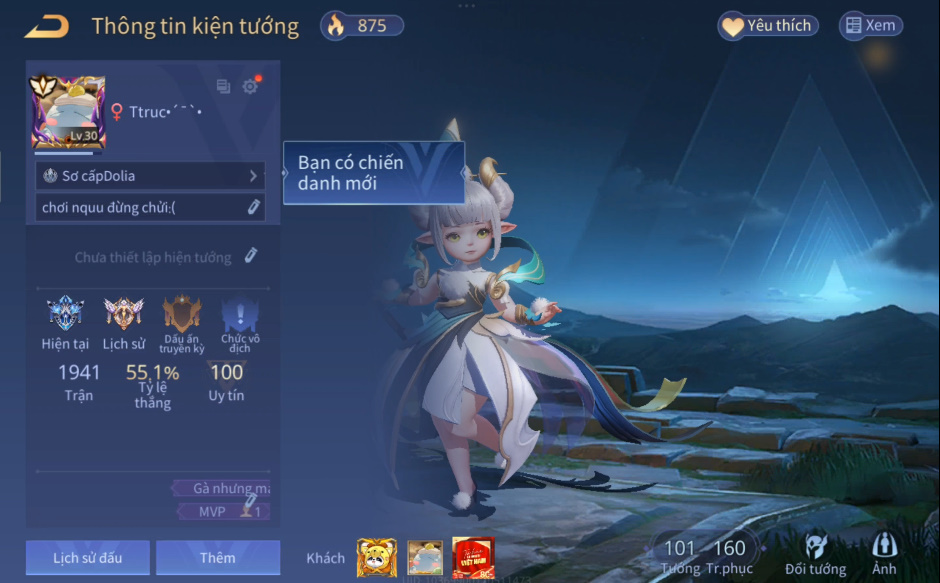Select the red Việt Nam visitor avatar
Screen dimensions: 940x583
click(x=473, y=558)
